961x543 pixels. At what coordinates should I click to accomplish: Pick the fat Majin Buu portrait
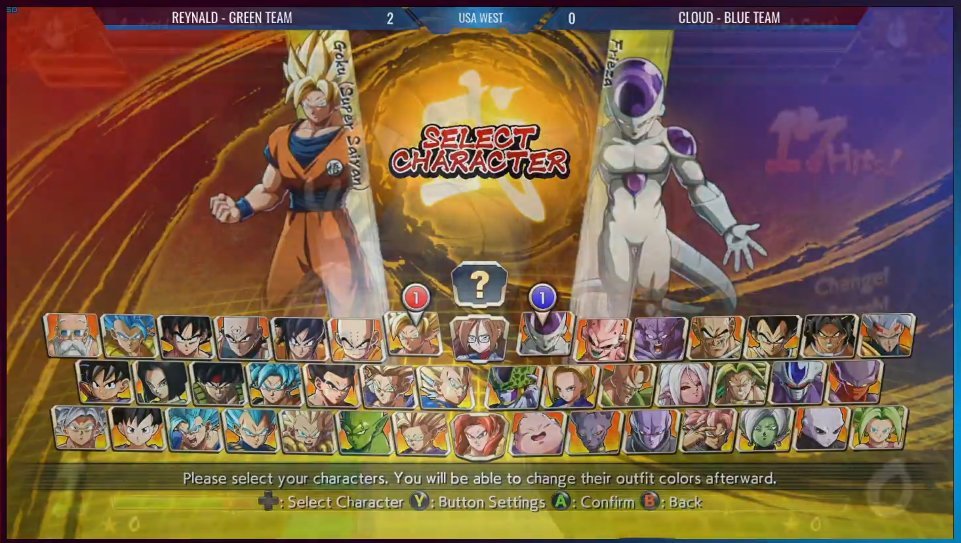tap(538, 431)
